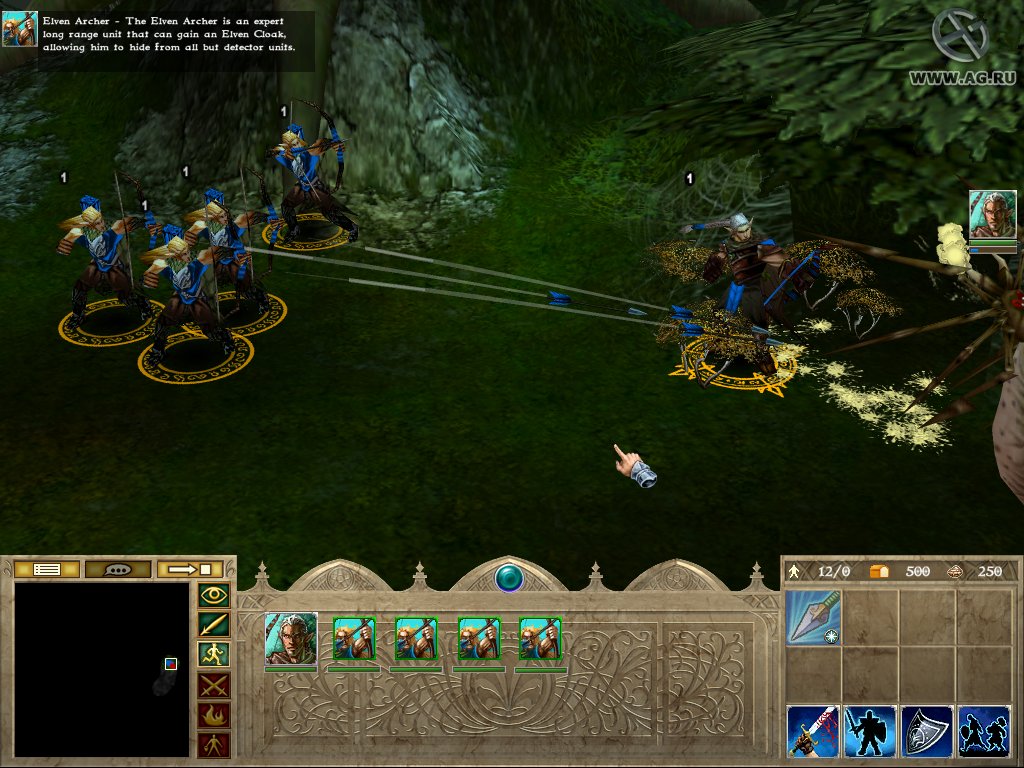
Task: Select the golden arrow command button
Action: pos(215,625)
